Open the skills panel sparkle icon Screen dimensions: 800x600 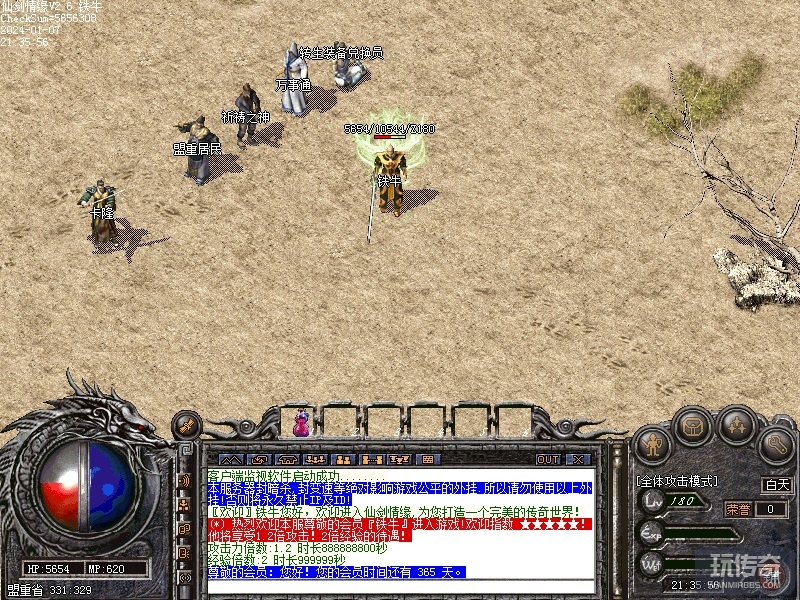pos(737,427)
